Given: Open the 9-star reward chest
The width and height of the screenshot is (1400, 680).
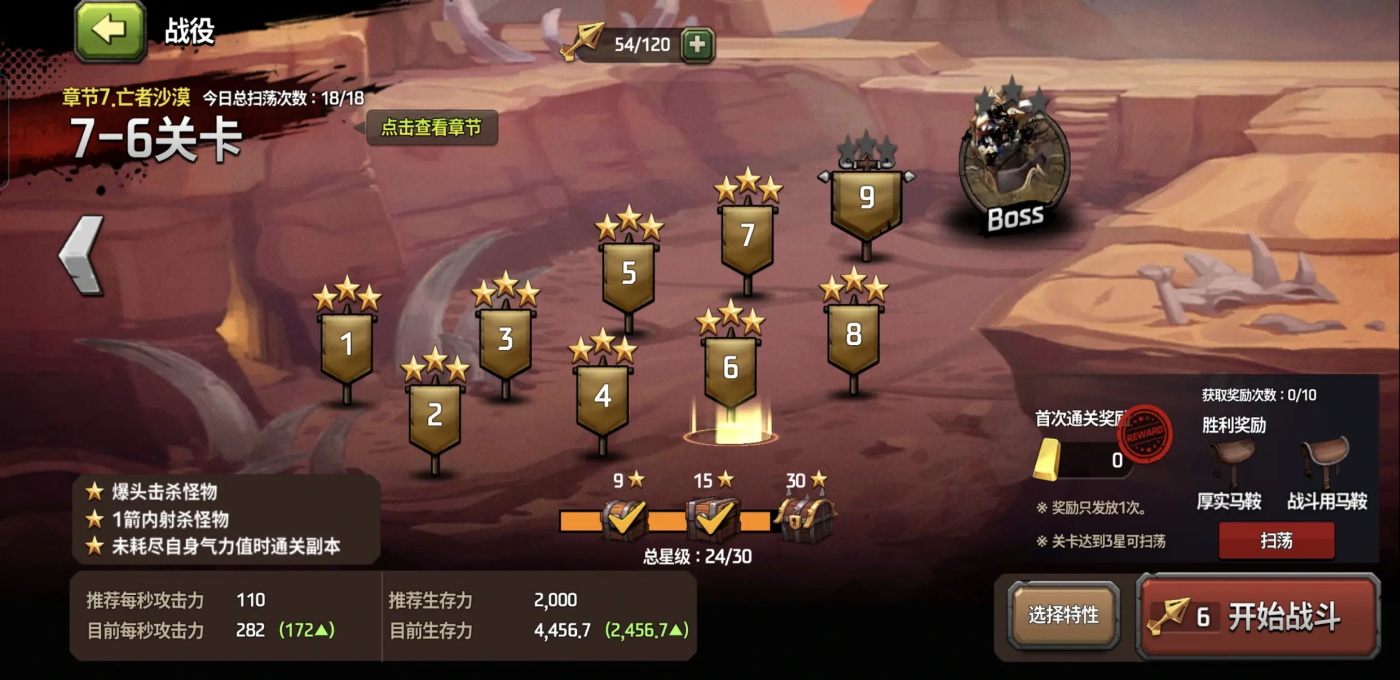Looking at the screenshot, I should coord(624,519).
